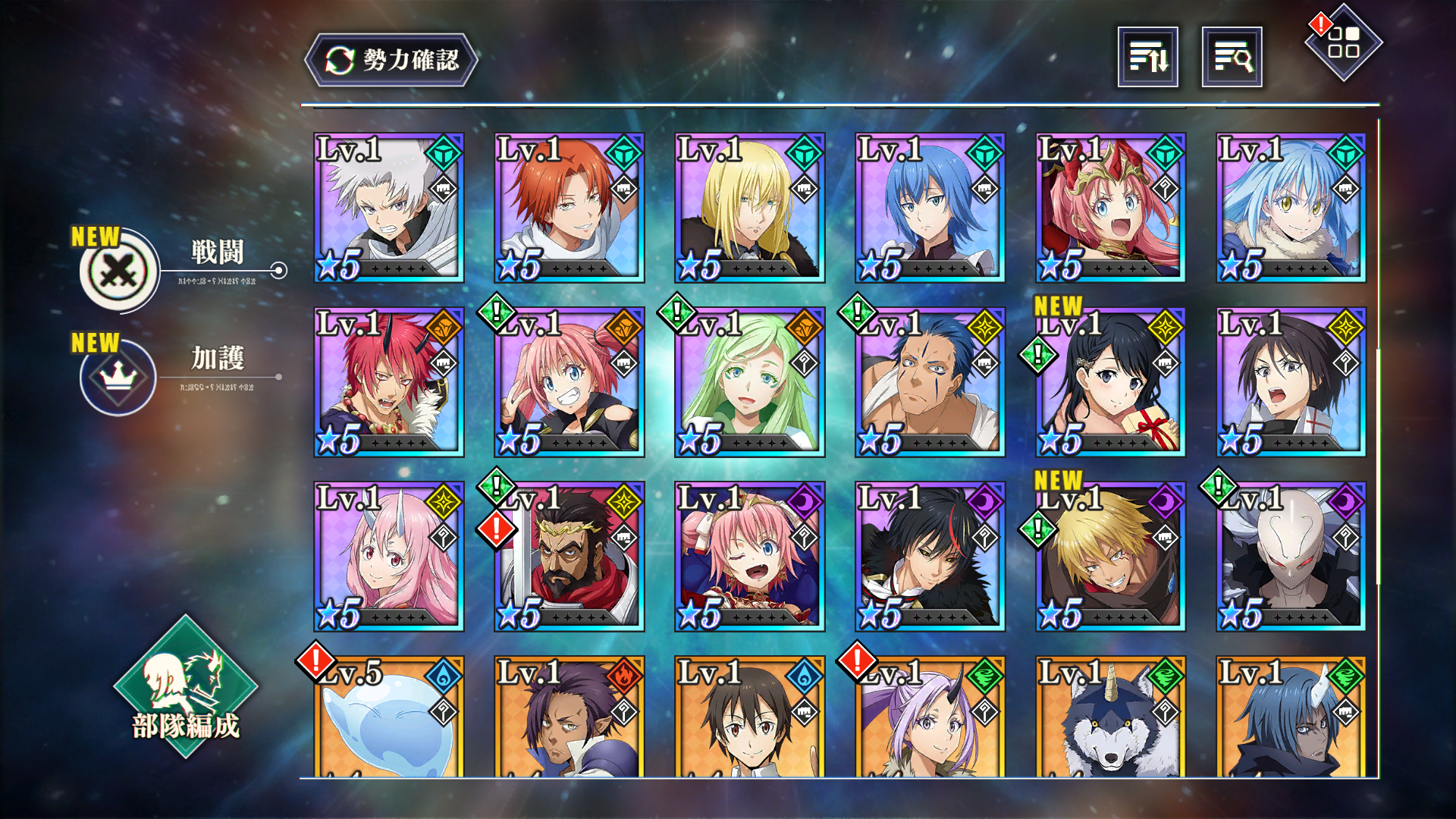Choose the white-masked dark character card
1456x819 pixels.
tap(1291, 557)
